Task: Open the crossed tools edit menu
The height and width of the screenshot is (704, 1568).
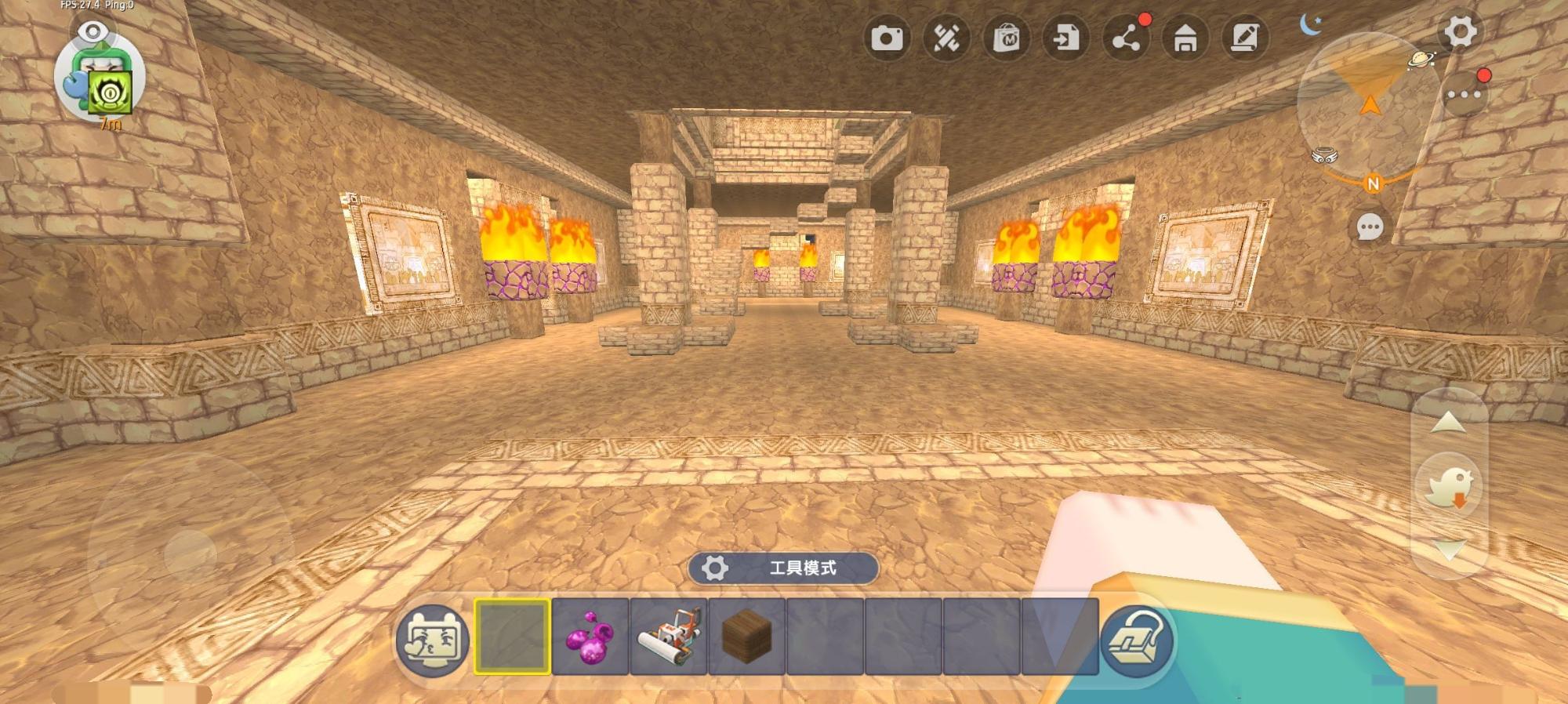Action: pos(946,38)
